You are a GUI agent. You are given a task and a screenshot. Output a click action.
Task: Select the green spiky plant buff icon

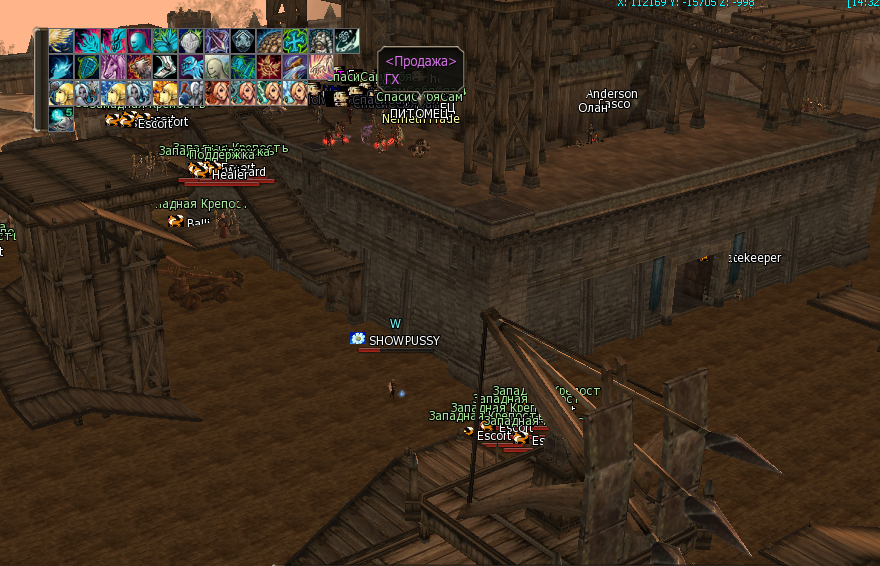click(x=165, y=41)
